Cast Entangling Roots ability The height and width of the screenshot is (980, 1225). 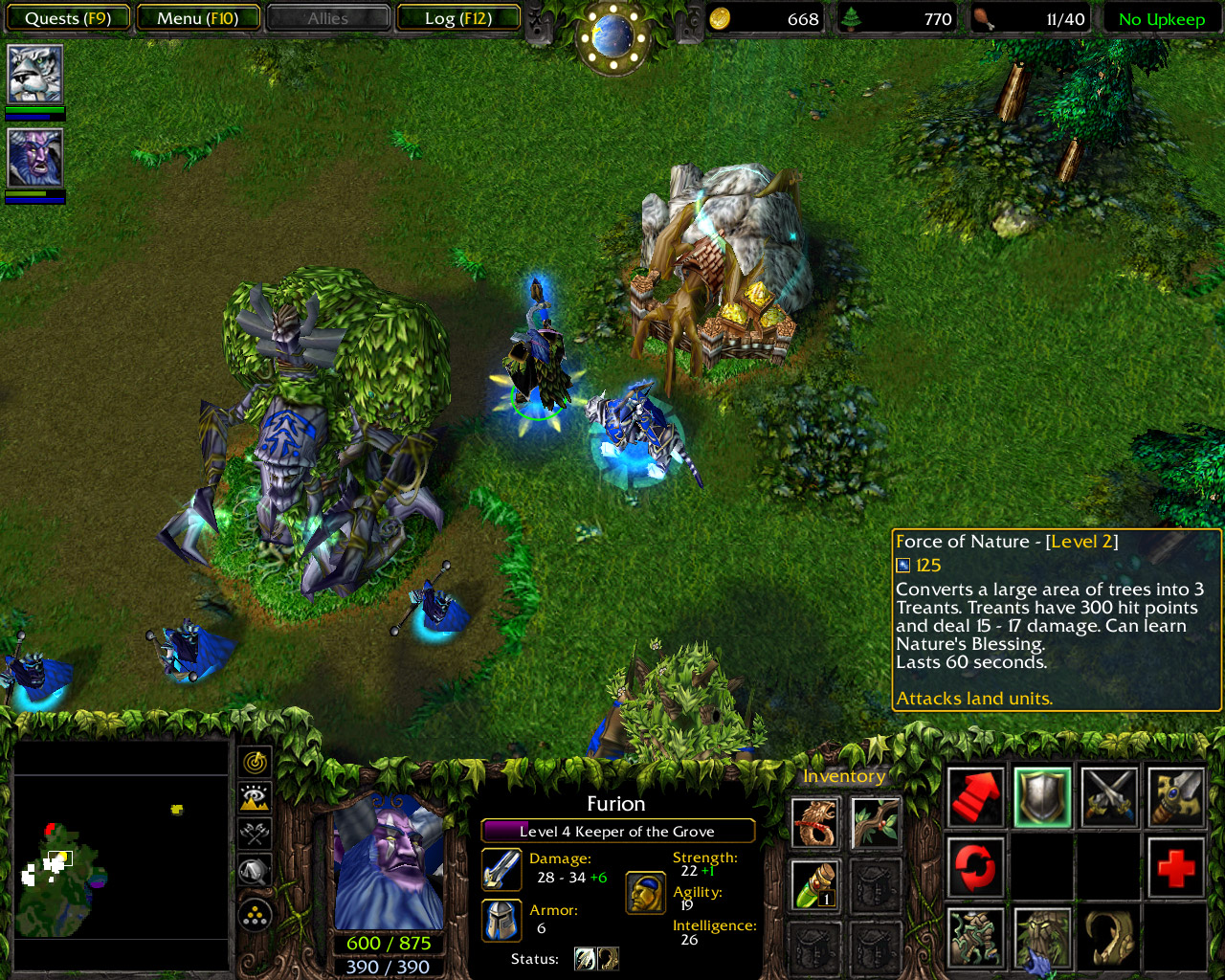click(x=975, y=938)
